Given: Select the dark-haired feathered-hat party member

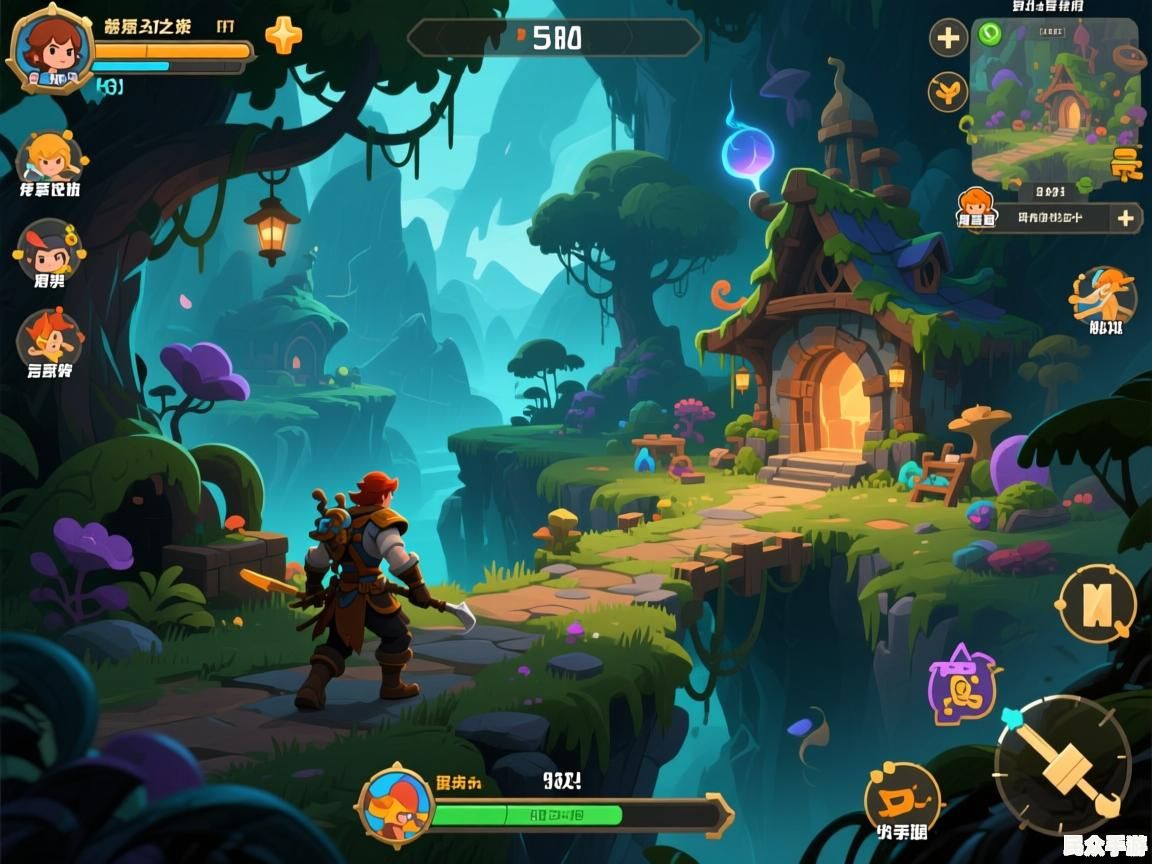Looking at the screenshot, I should tap(48, 250).
